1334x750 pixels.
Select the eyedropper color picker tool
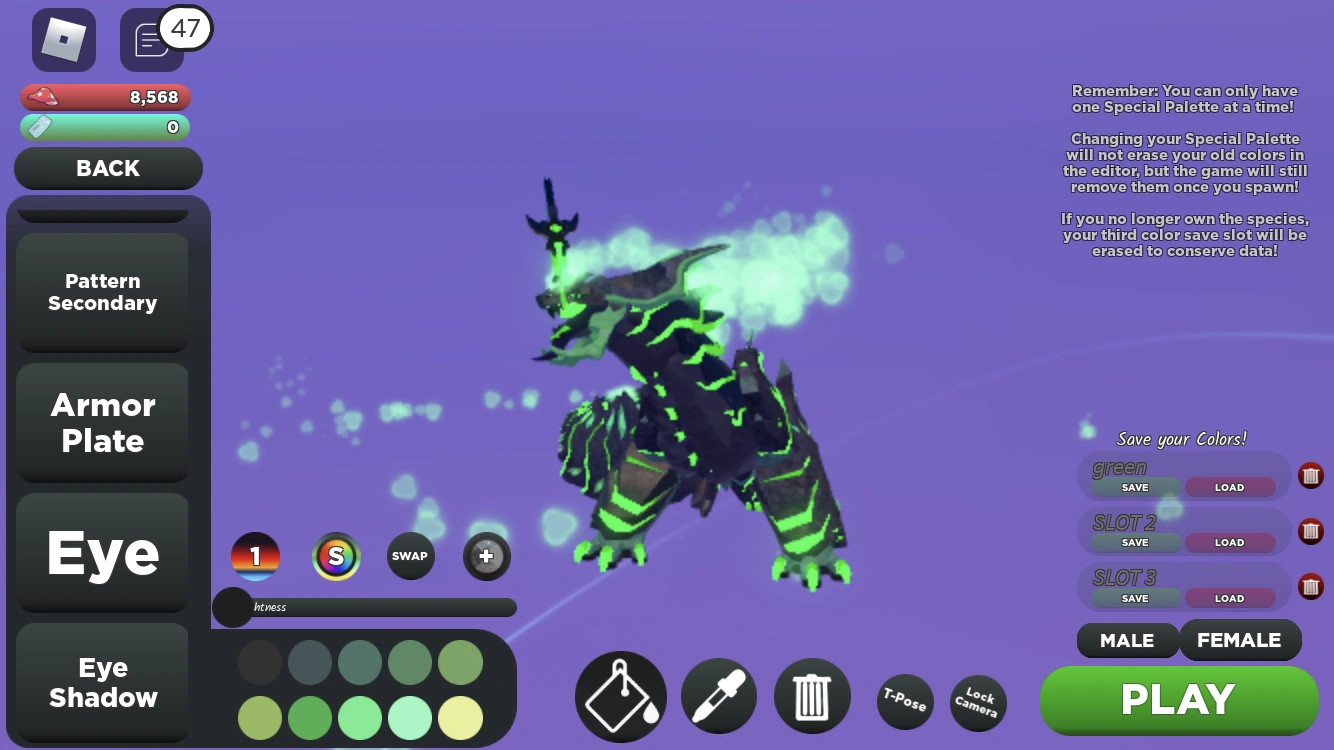pyautogui.click(x=718, y=695)
